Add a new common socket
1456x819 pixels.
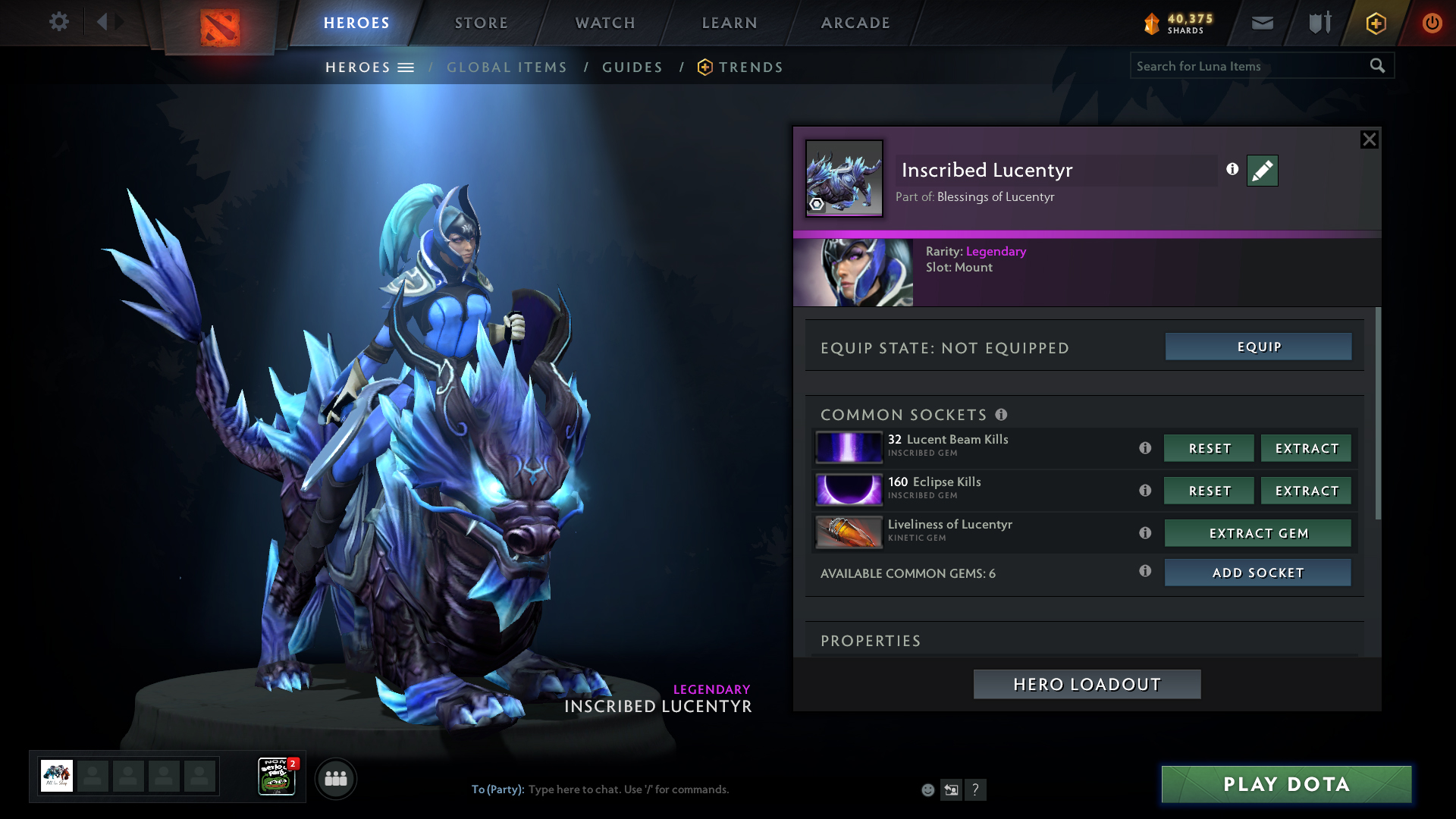(1258, 573)
